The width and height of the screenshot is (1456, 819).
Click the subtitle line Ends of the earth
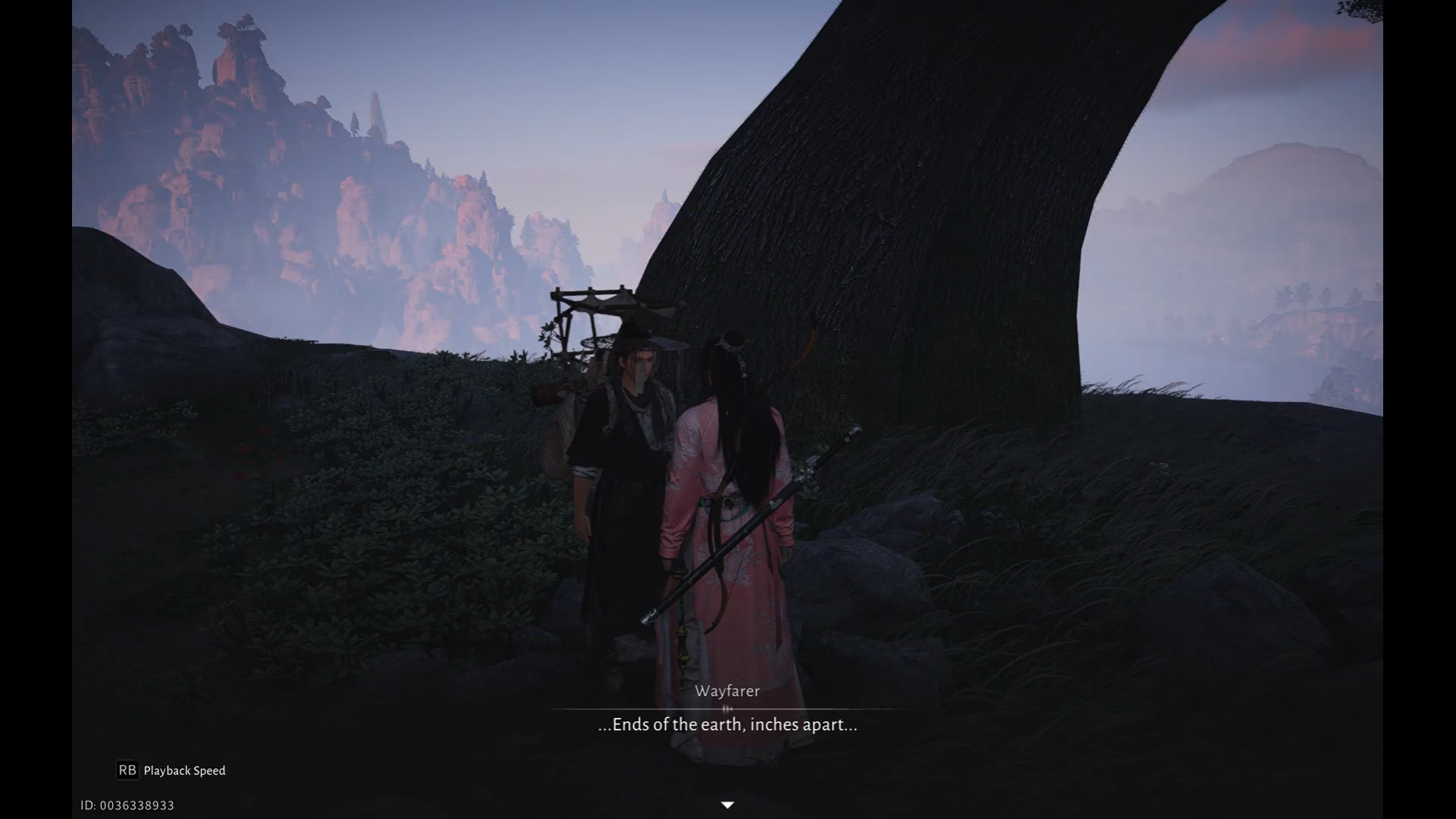click(726, 724)
